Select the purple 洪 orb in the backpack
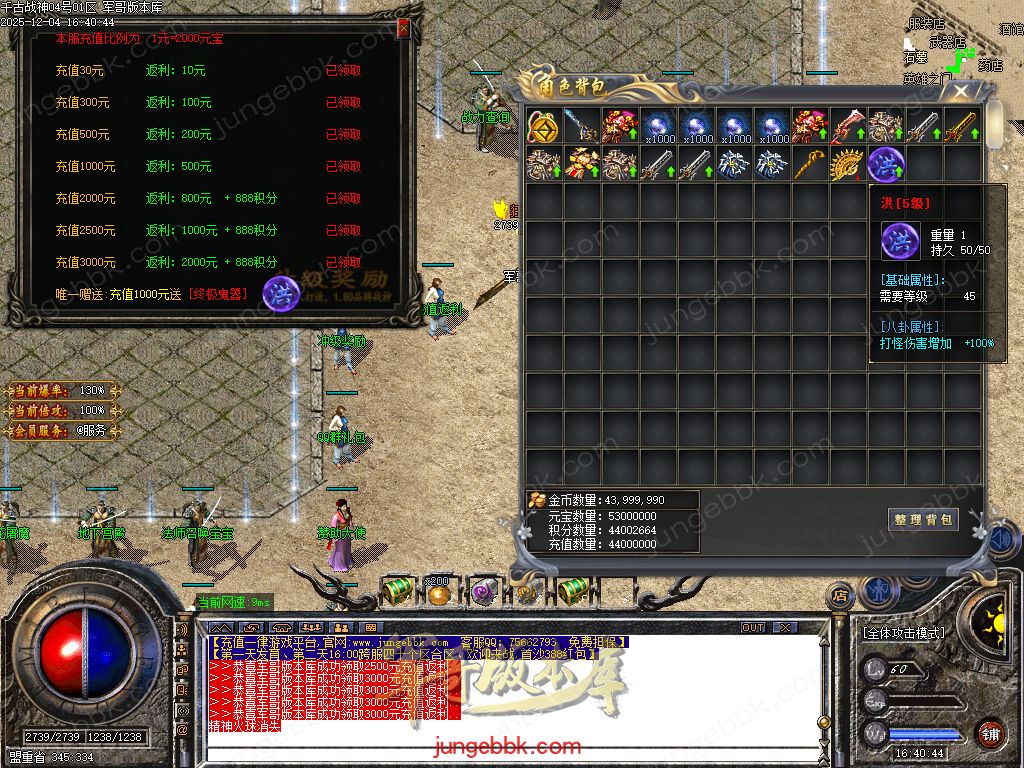Screen dimensions: 1024x768 click(x=885, y=165)
